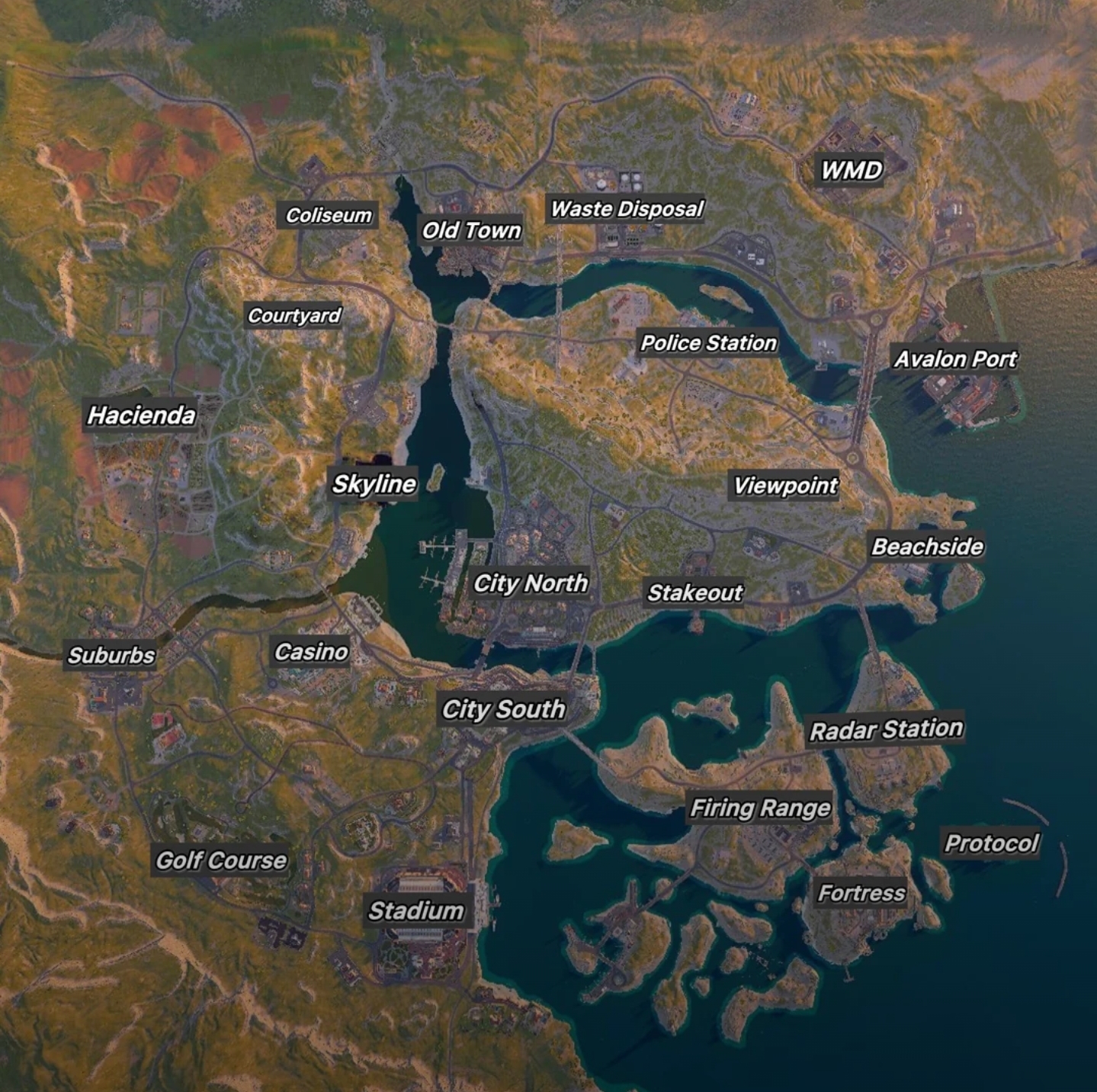
Task: Choose the Avalon Port location label
Action: (955, 359)
